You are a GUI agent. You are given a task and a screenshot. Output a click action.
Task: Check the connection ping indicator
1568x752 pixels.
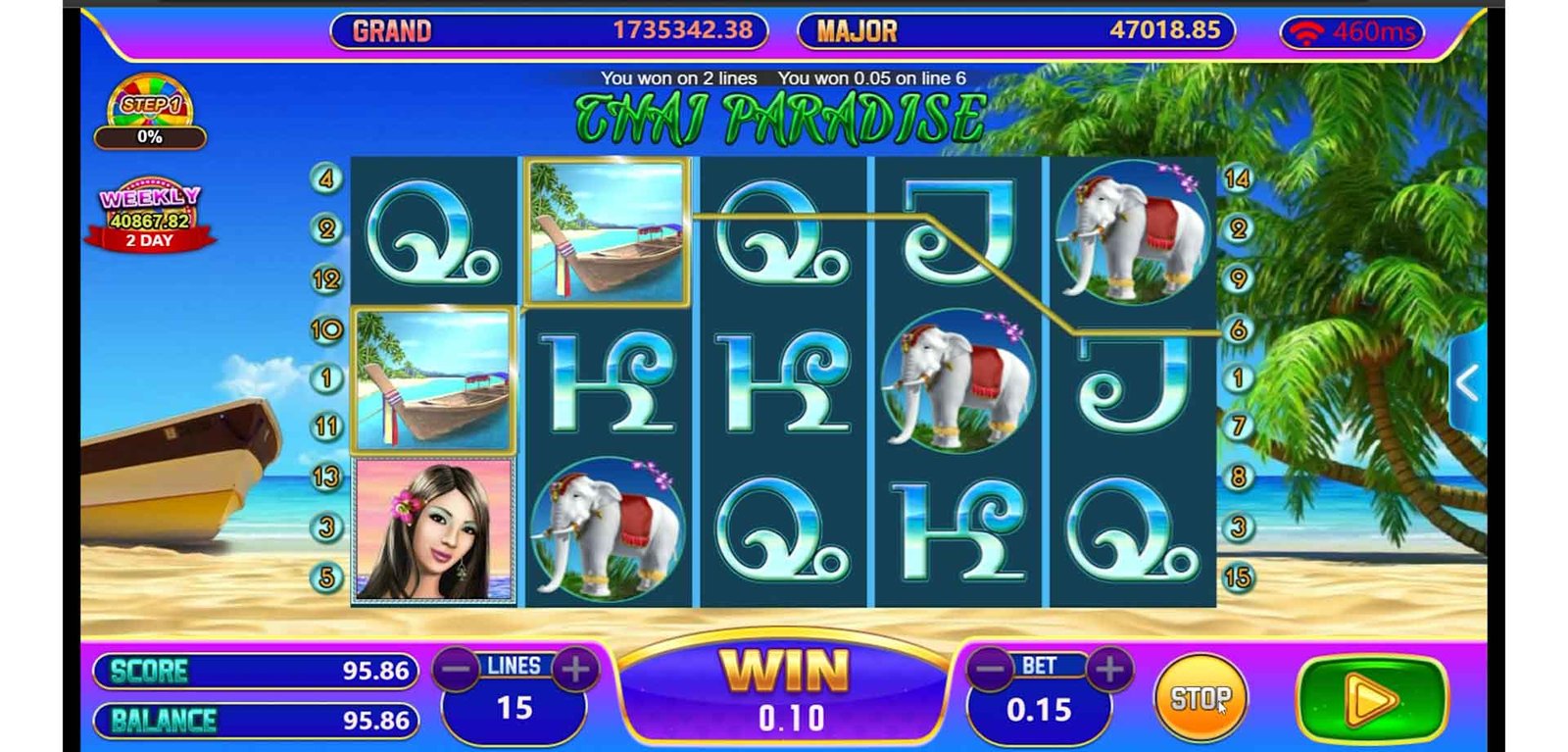pyautogui.click(x=1352, y=32)
